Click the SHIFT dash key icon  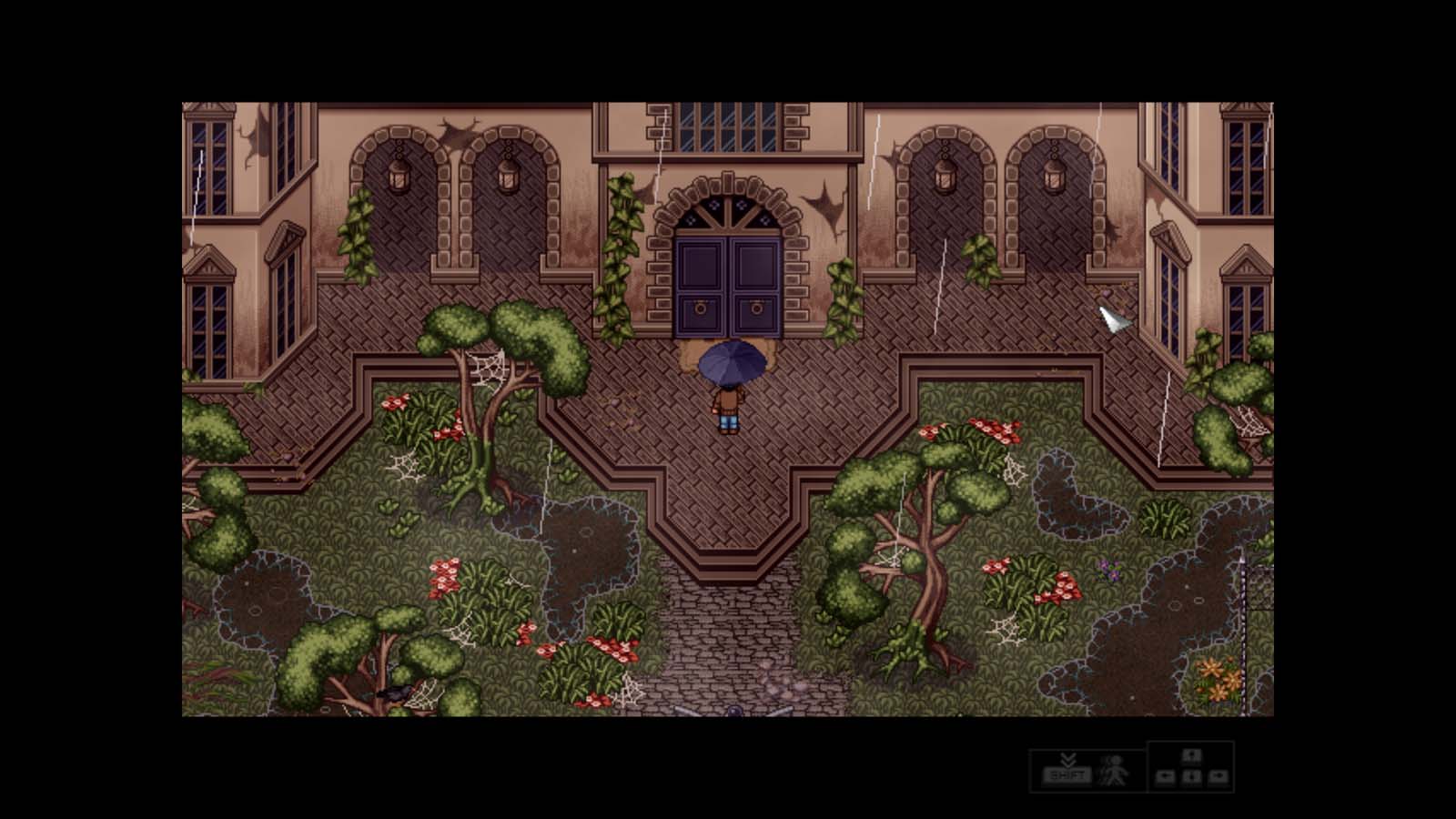coord(1068,774)
